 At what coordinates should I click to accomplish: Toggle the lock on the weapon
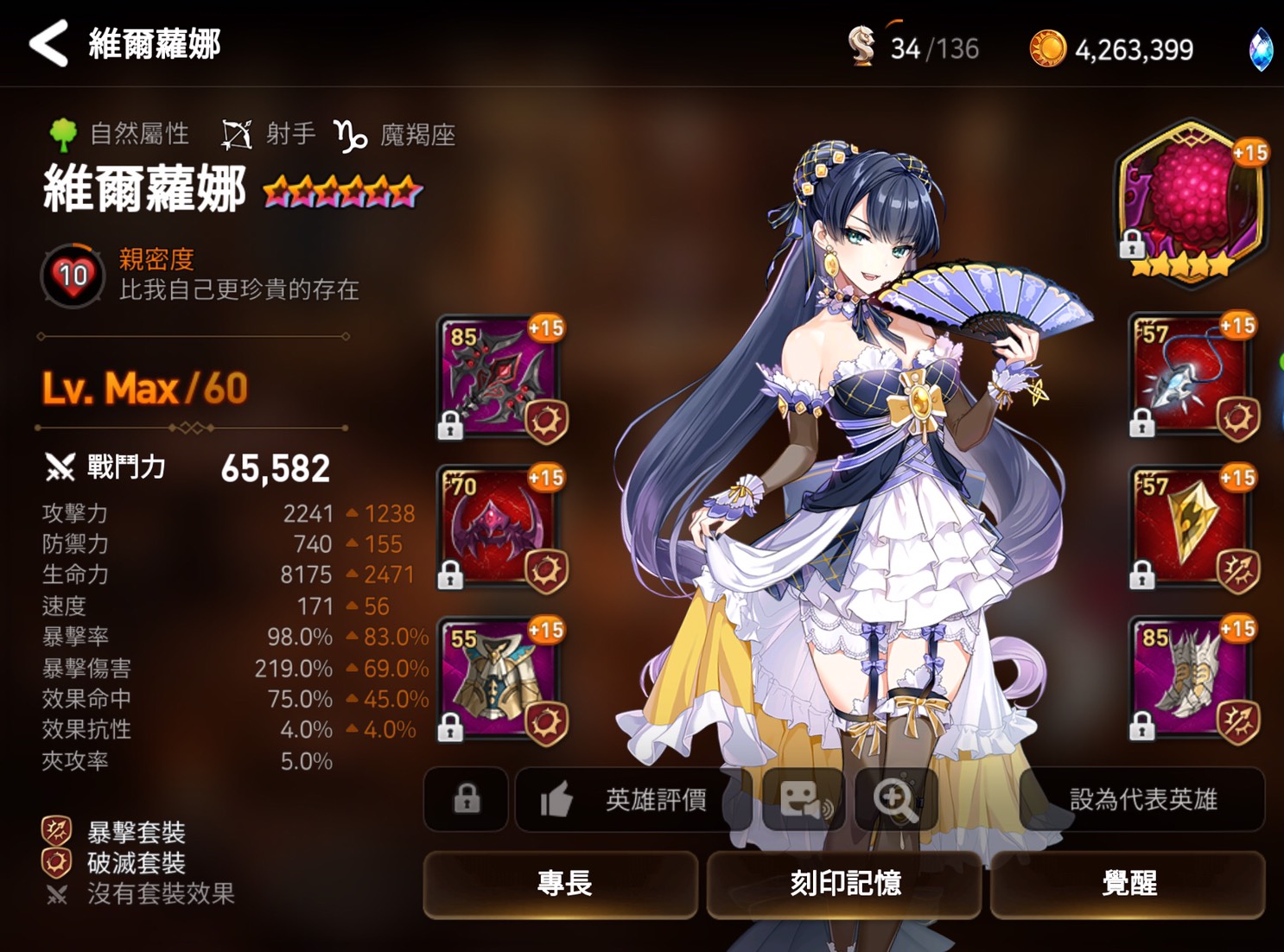(449, 427)
